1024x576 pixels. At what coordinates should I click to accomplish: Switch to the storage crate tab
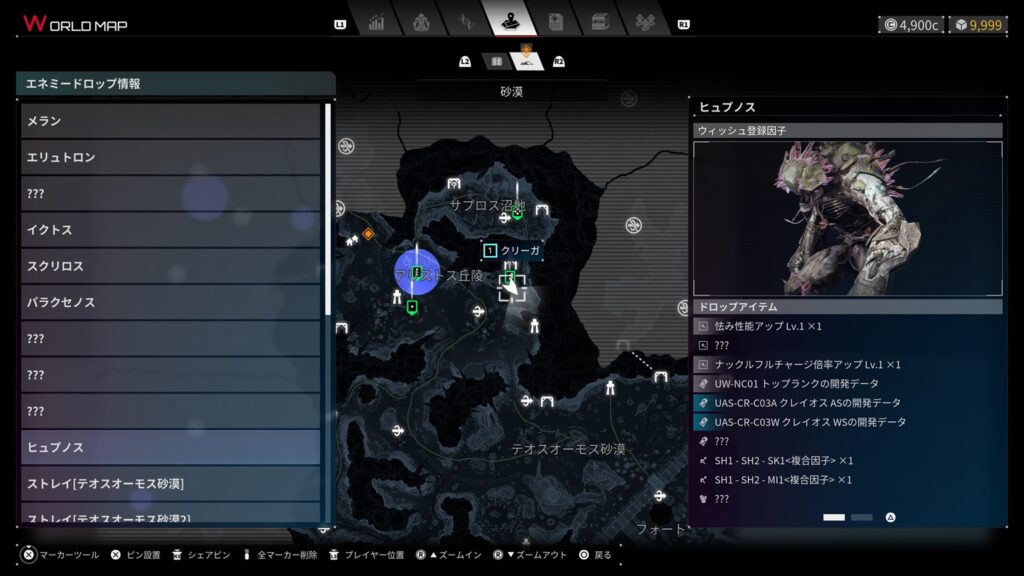600,21
